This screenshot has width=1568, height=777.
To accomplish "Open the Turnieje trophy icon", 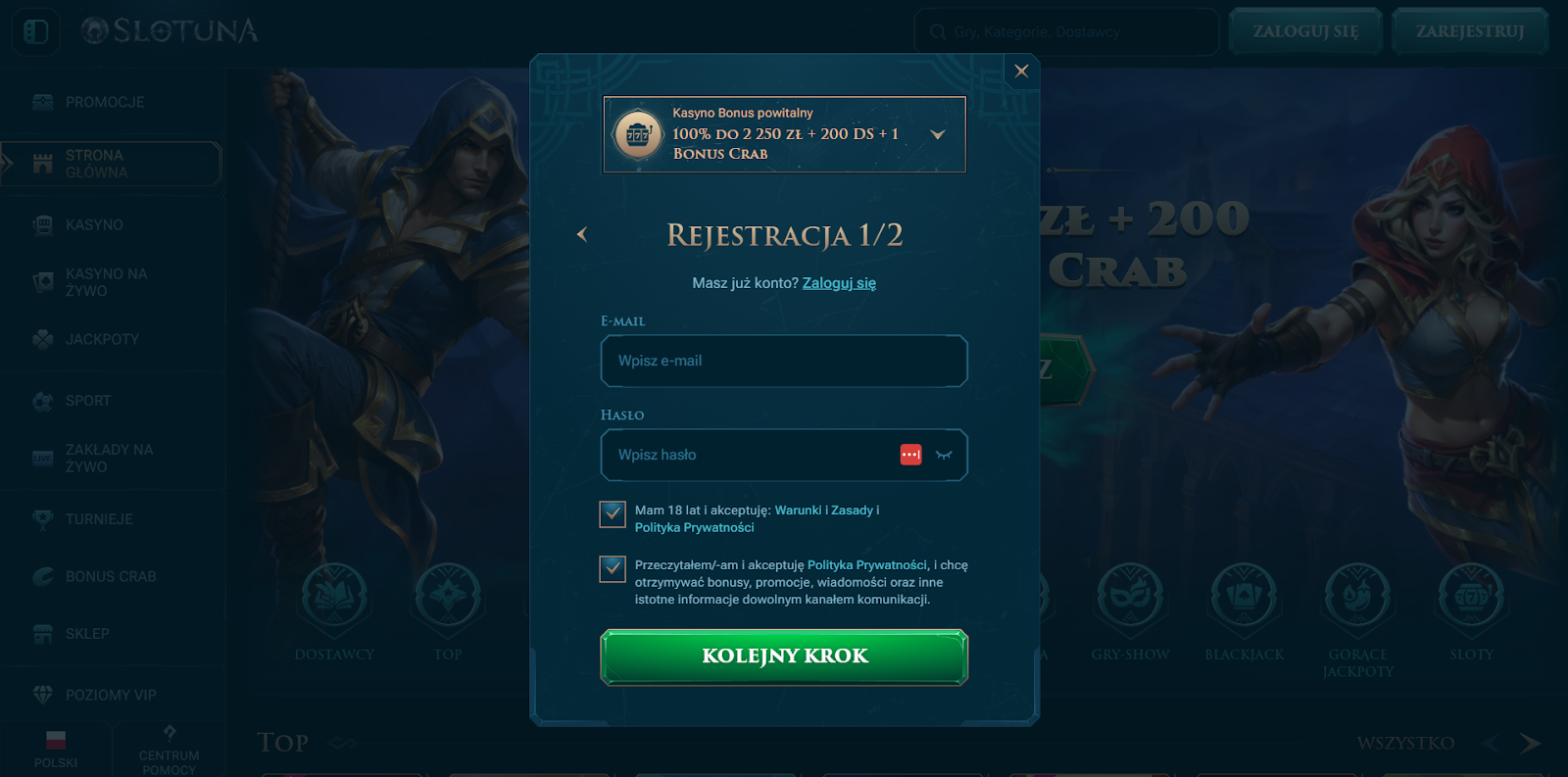I will tap(42, 518).
